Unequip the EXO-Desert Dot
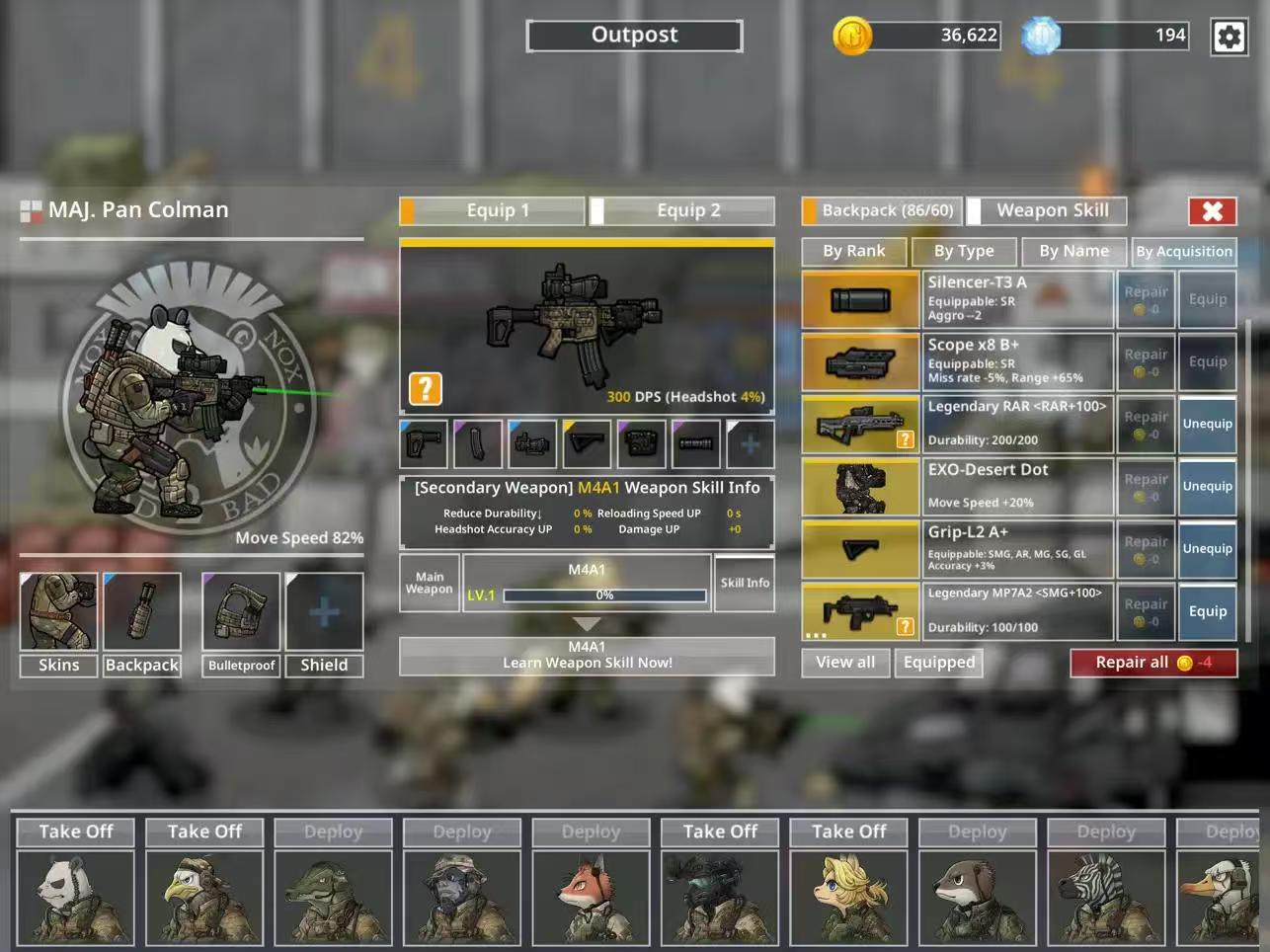The width and height of the screenshot is (1270, 952). (1207, 486)
